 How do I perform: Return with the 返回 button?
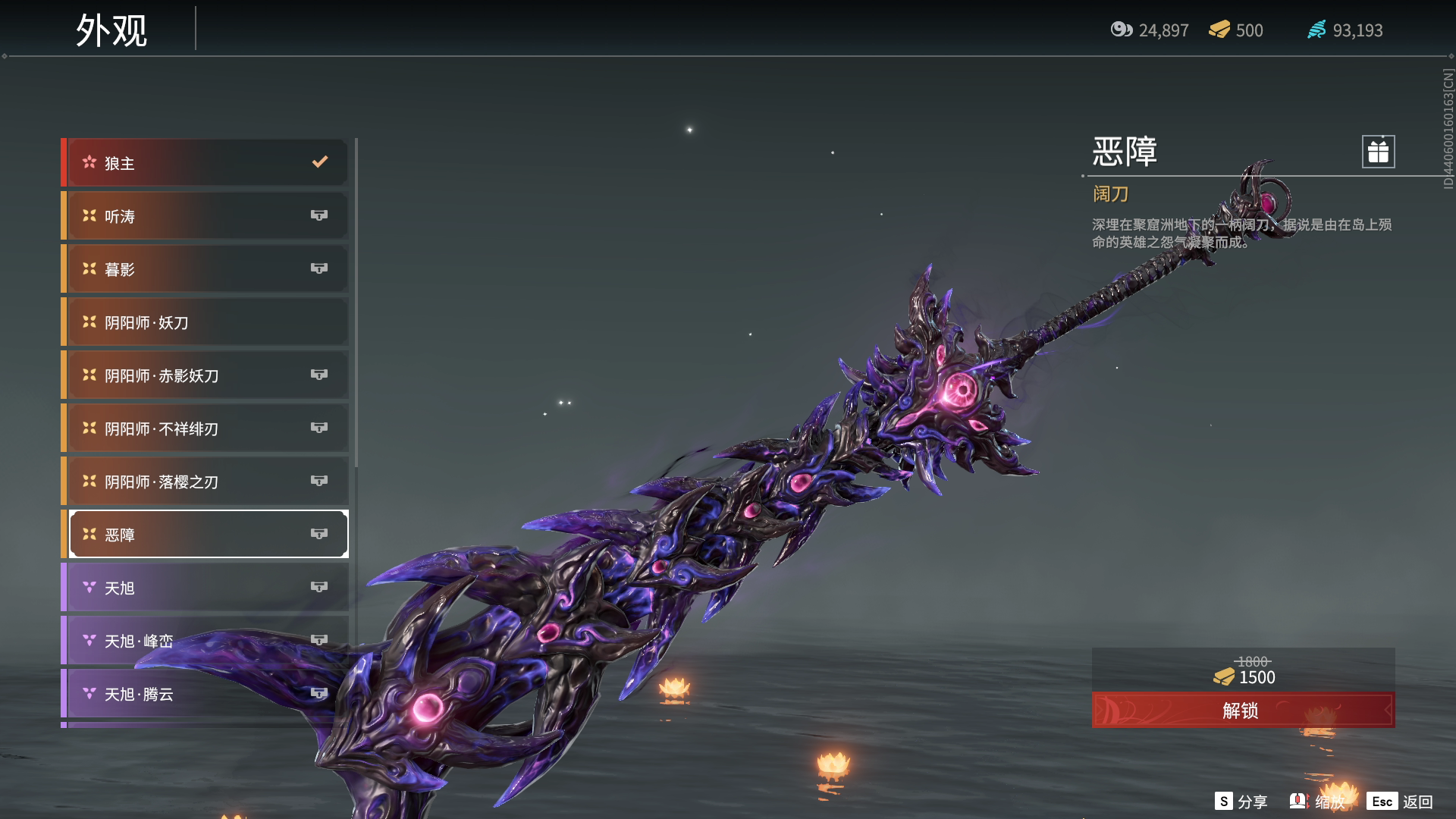pyautogui.click(x=1401, y=802)
